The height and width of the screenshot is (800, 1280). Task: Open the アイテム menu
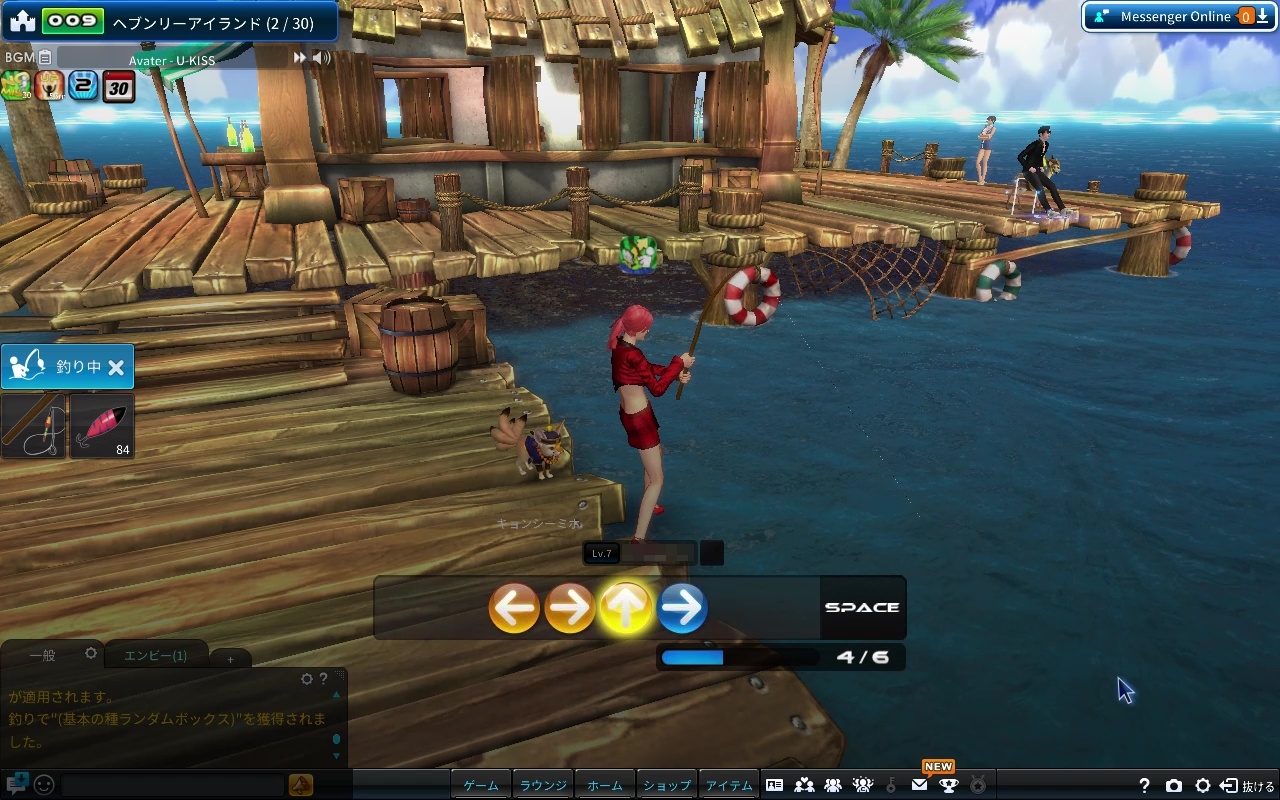click(729, 785)
